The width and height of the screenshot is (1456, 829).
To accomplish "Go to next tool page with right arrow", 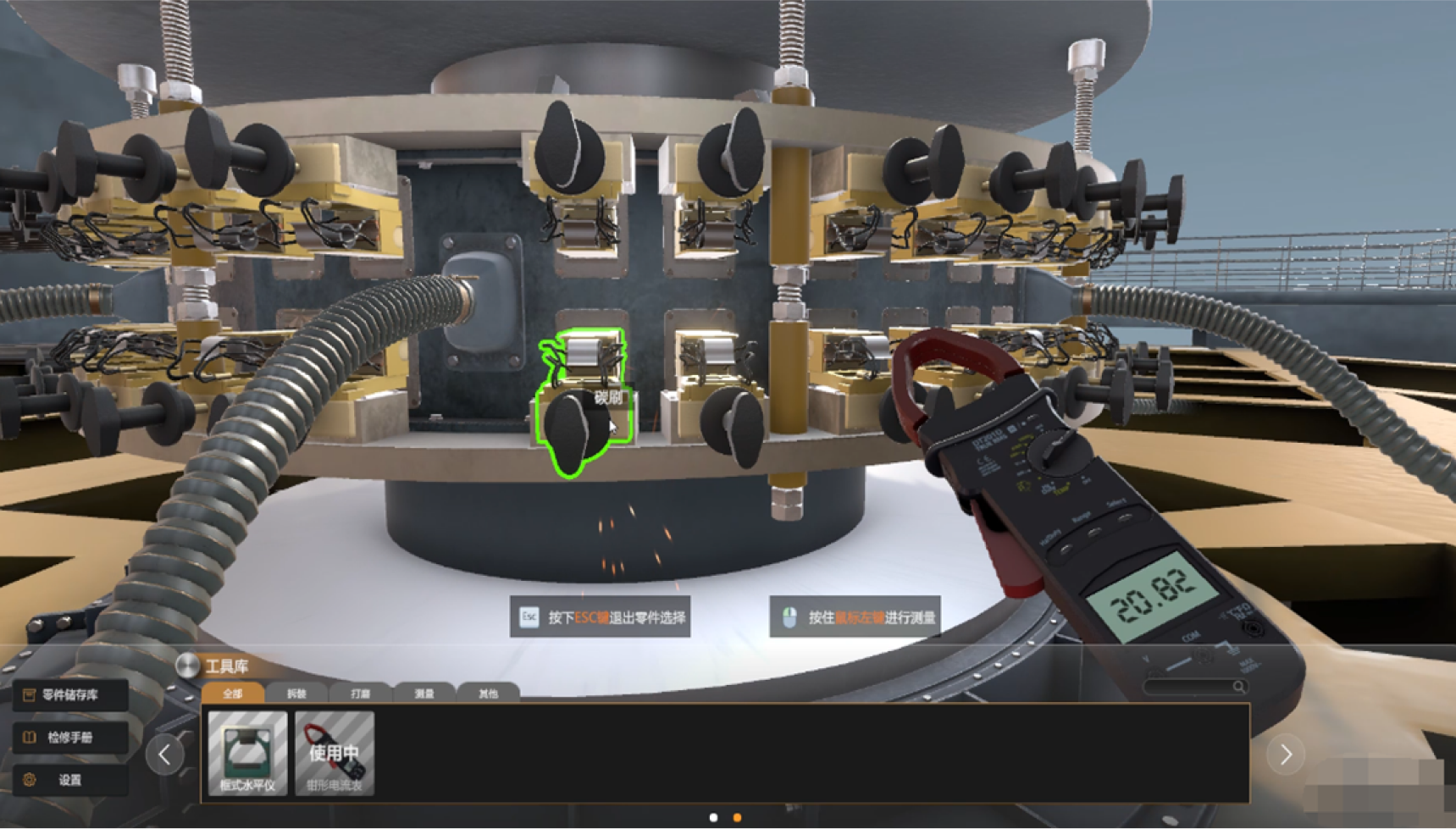I will (x=1286, y=754).
